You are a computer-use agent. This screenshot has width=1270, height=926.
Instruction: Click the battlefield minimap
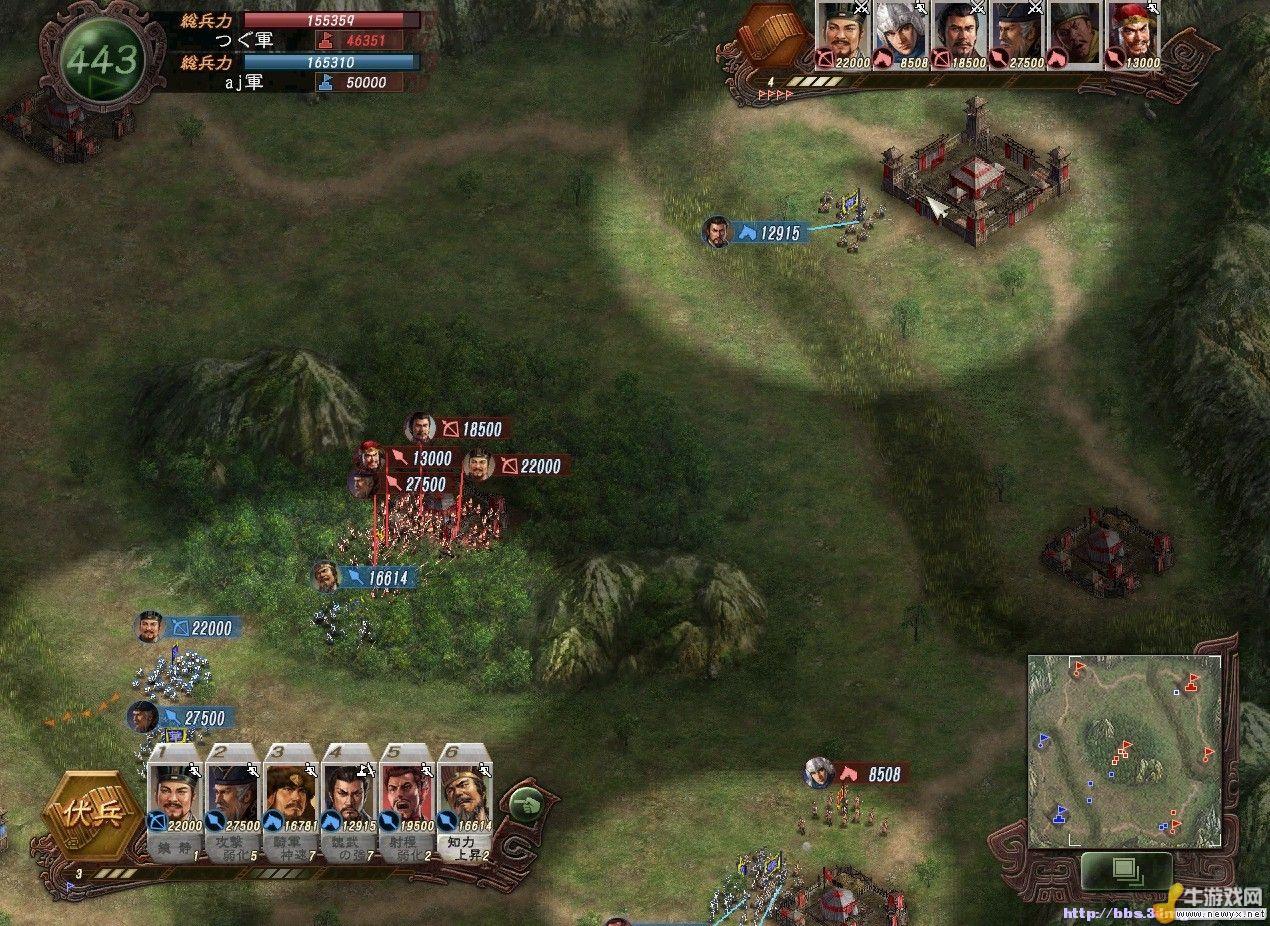coord(1124,750)
